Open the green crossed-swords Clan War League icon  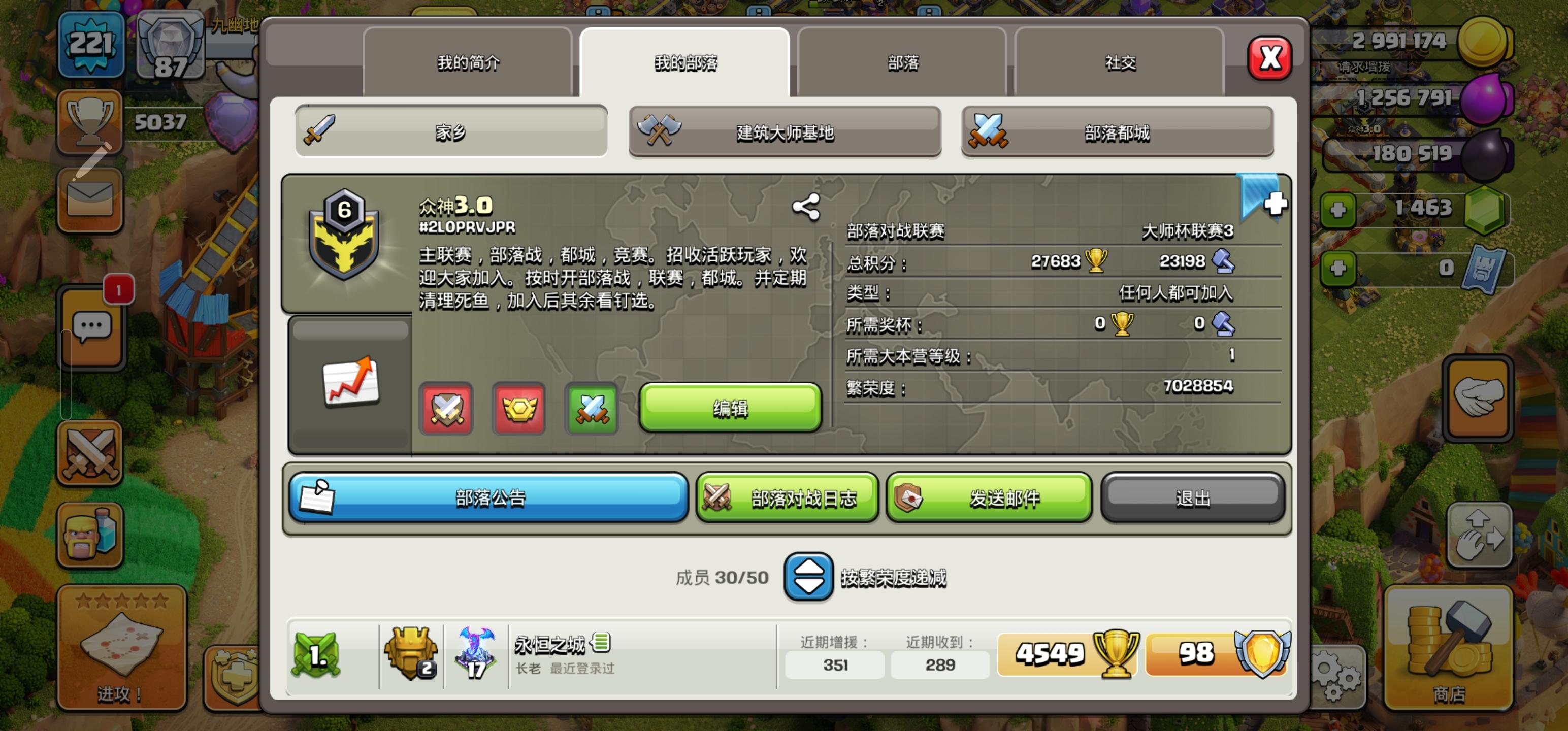coord(592,410)
